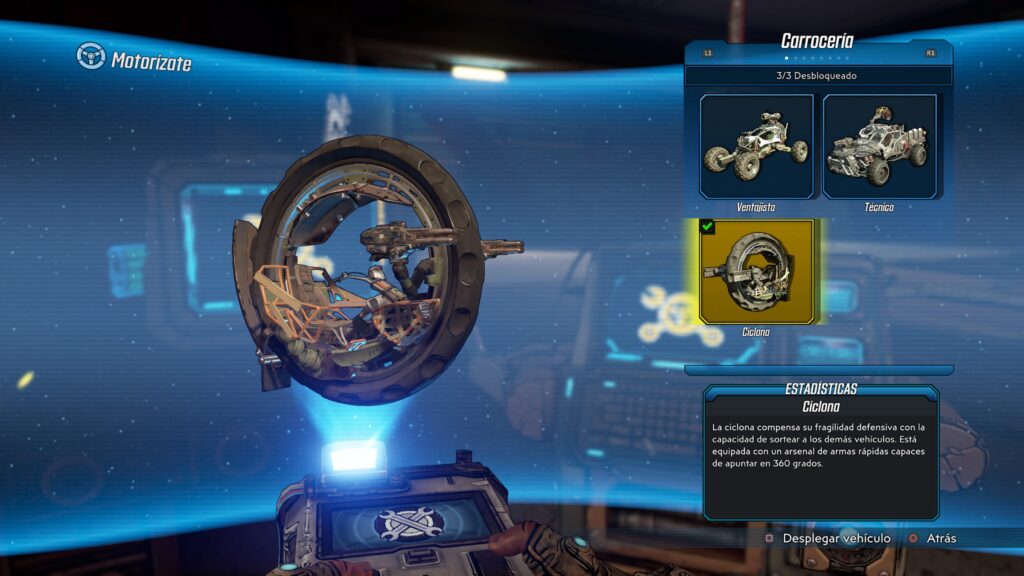Select the highlighted Ciclona vehicle tile
Screen dimensions: 1024x576
pos(756,271)
